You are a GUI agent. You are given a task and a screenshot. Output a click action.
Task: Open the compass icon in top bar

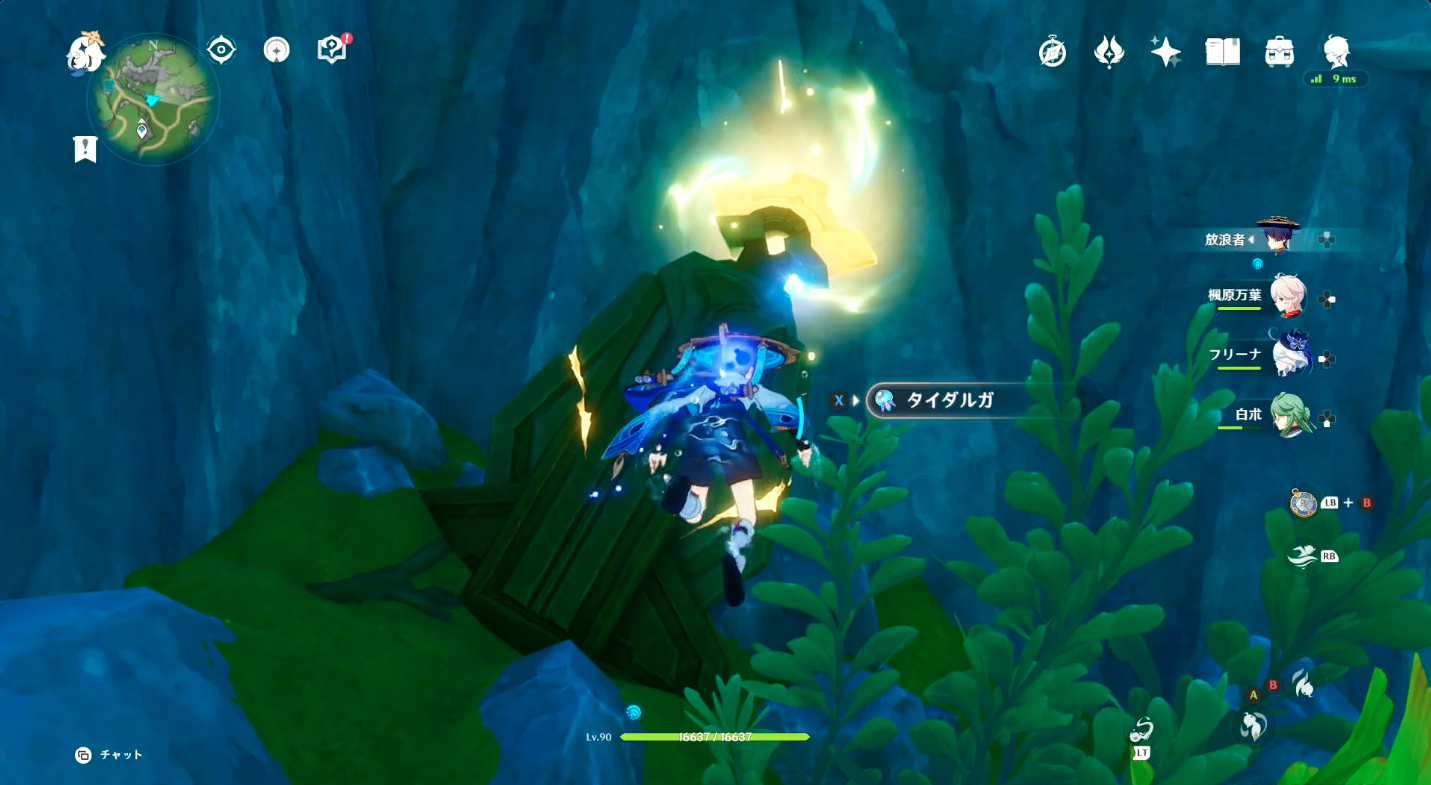pos(1052,52)
